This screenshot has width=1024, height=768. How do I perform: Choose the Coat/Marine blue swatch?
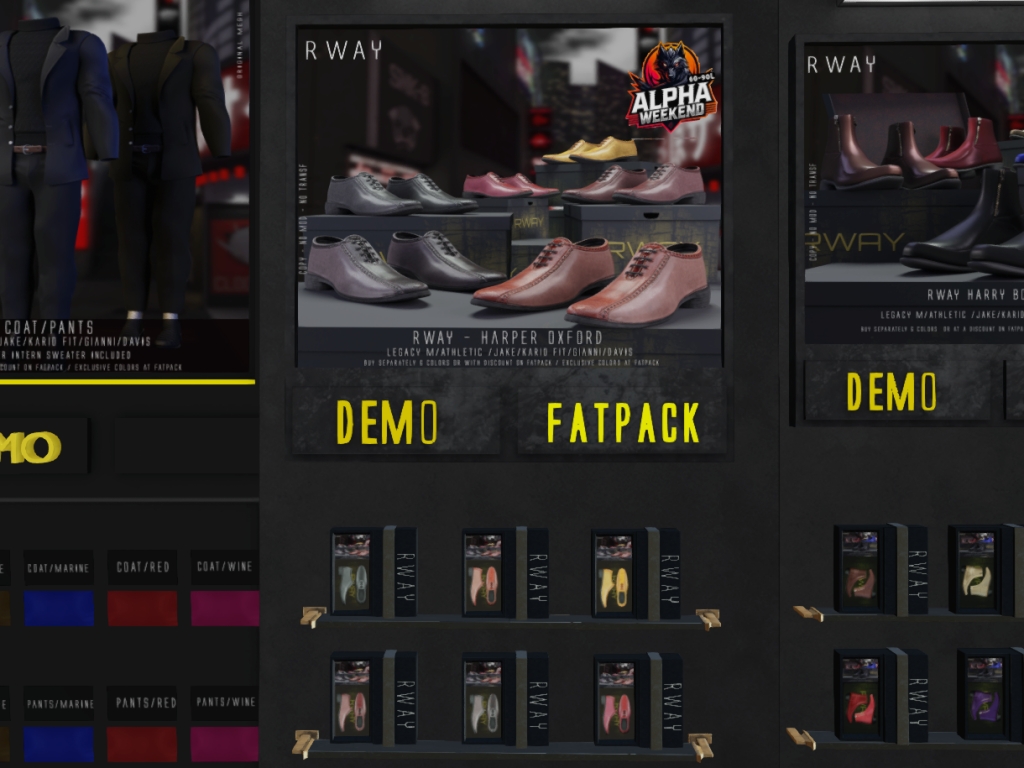click(59, 607)
